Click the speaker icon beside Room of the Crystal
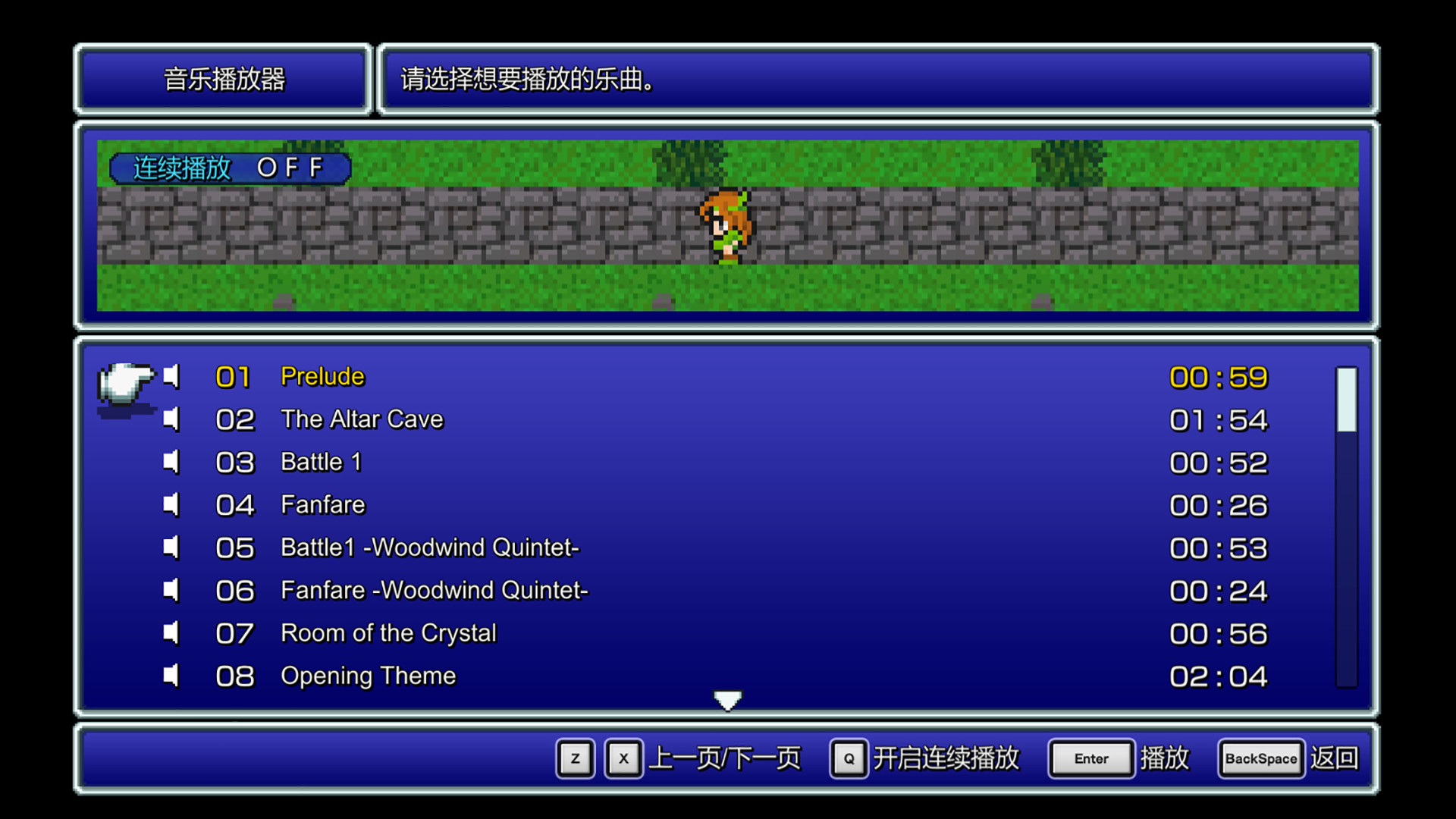Viewport: 1456px width, 819px height. click(x=171, y=633)
